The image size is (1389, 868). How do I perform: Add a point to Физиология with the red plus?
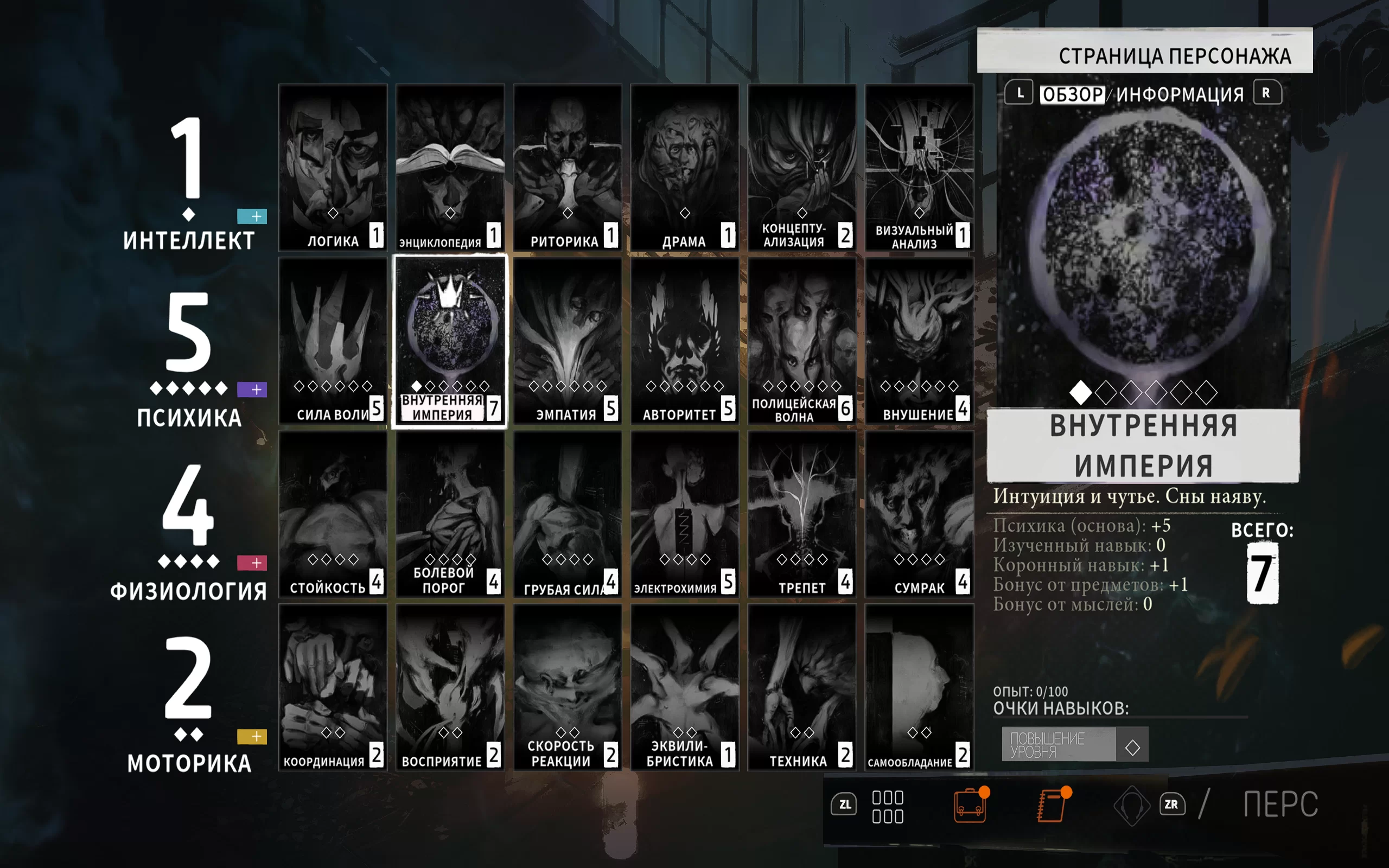pos(252,563)
